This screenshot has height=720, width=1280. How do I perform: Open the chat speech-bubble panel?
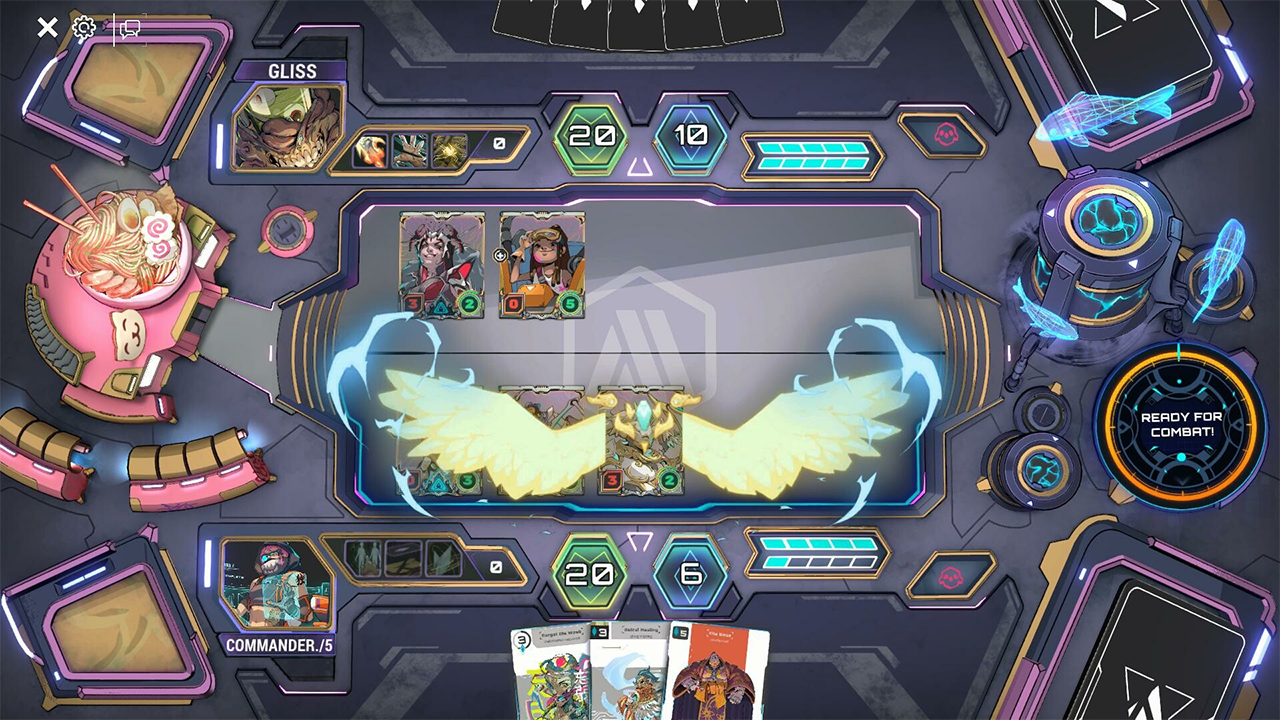[129, 28]
